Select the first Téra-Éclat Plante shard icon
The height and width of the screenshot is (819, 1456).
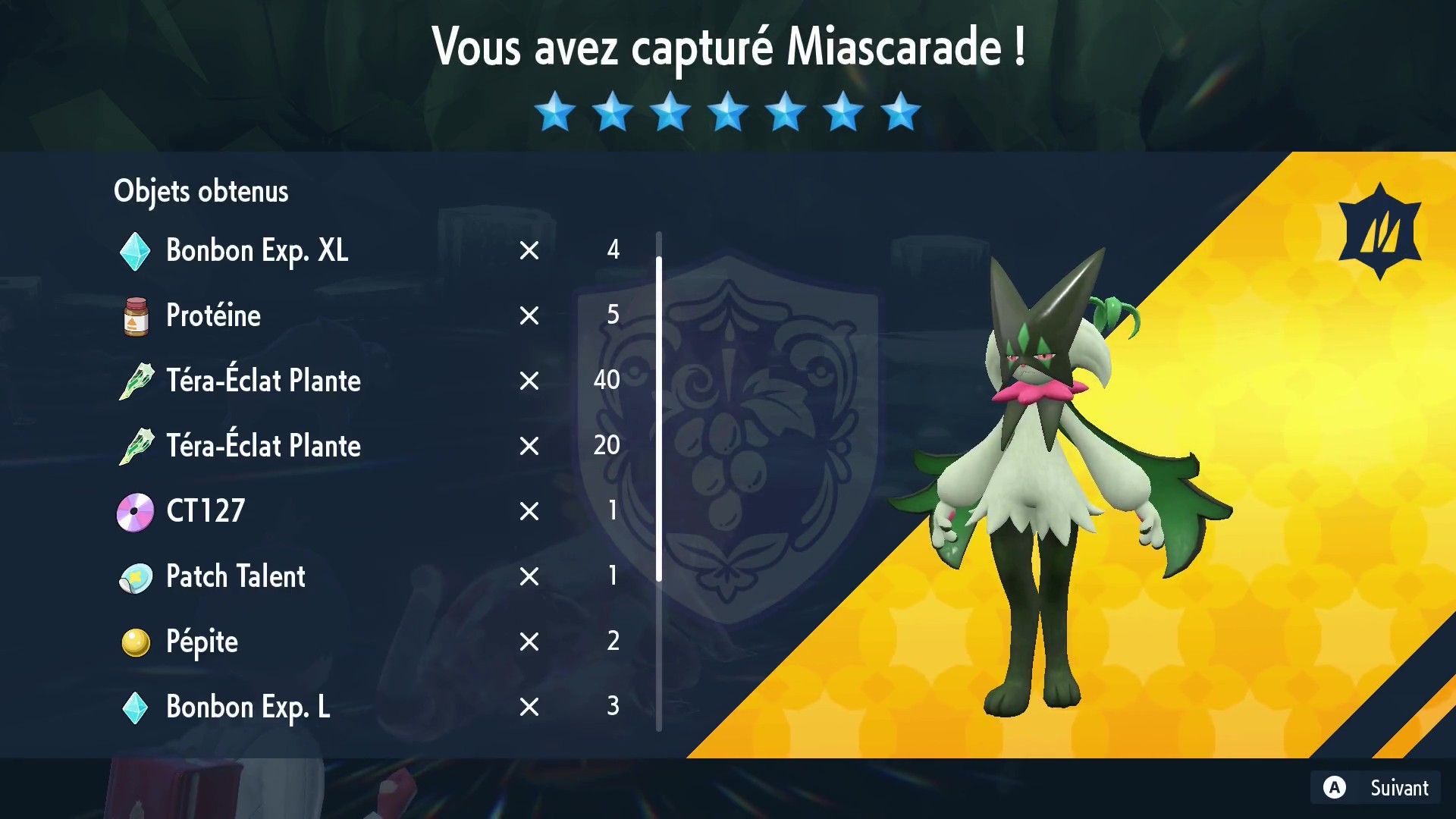pyautogui.click(x=135, y=380)
